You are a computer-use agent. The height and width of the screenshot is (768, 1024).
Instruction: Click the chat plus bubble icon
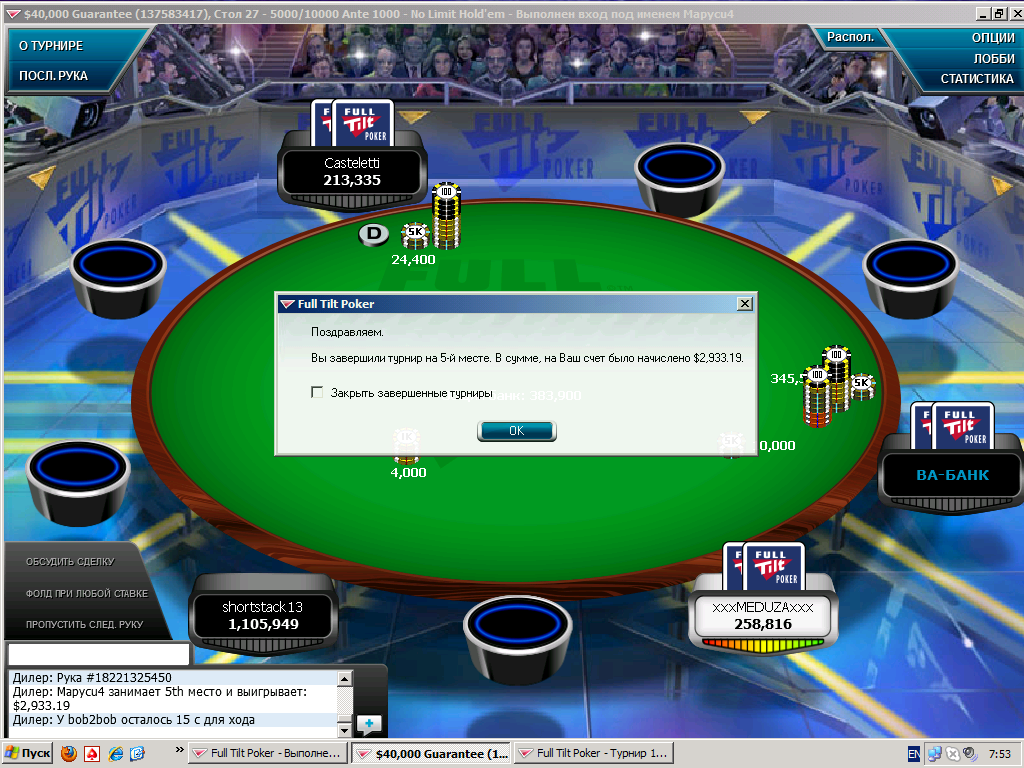point(369,723)
